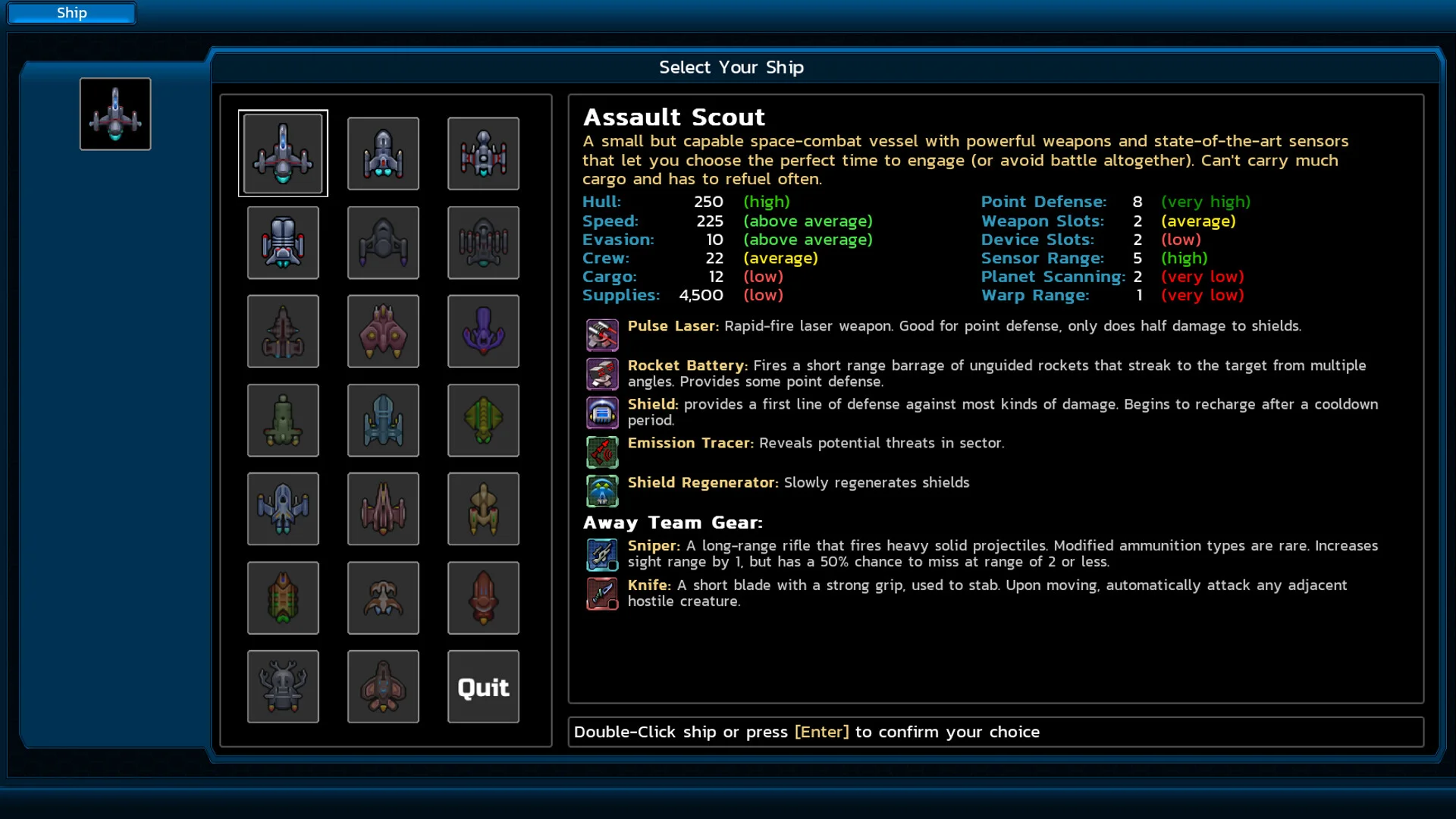Click the Rocket Battery weapon icon

pyautogui.click(x=602, y=374)
